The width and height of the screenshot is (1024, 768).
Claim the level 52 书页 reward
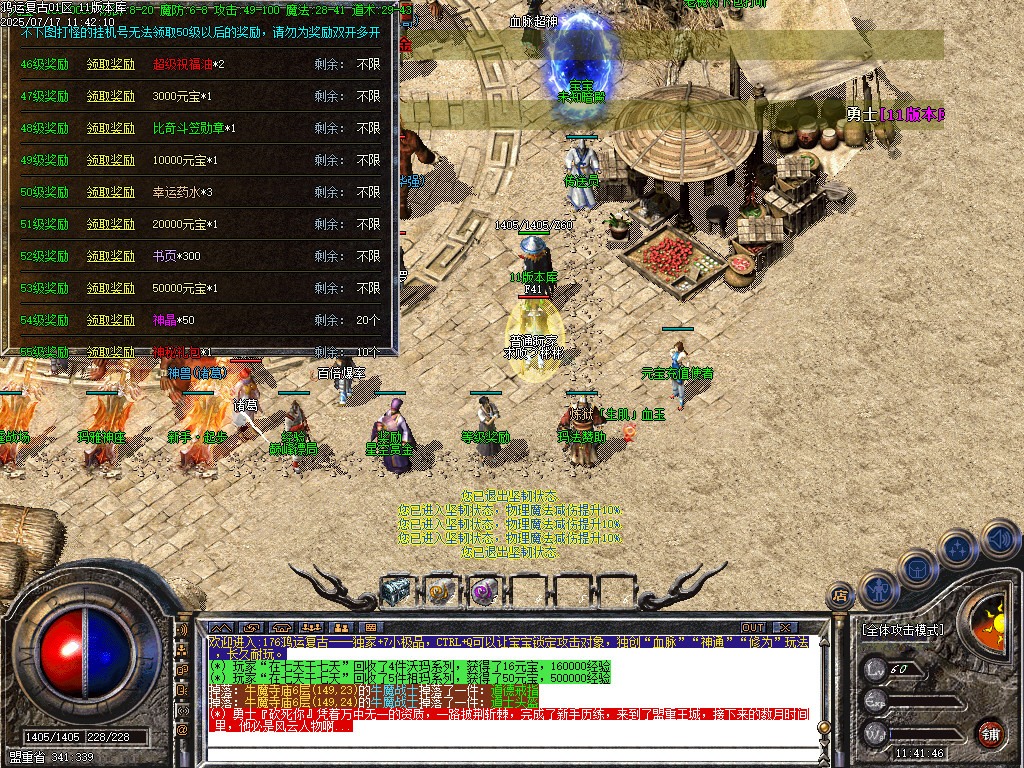110,257
